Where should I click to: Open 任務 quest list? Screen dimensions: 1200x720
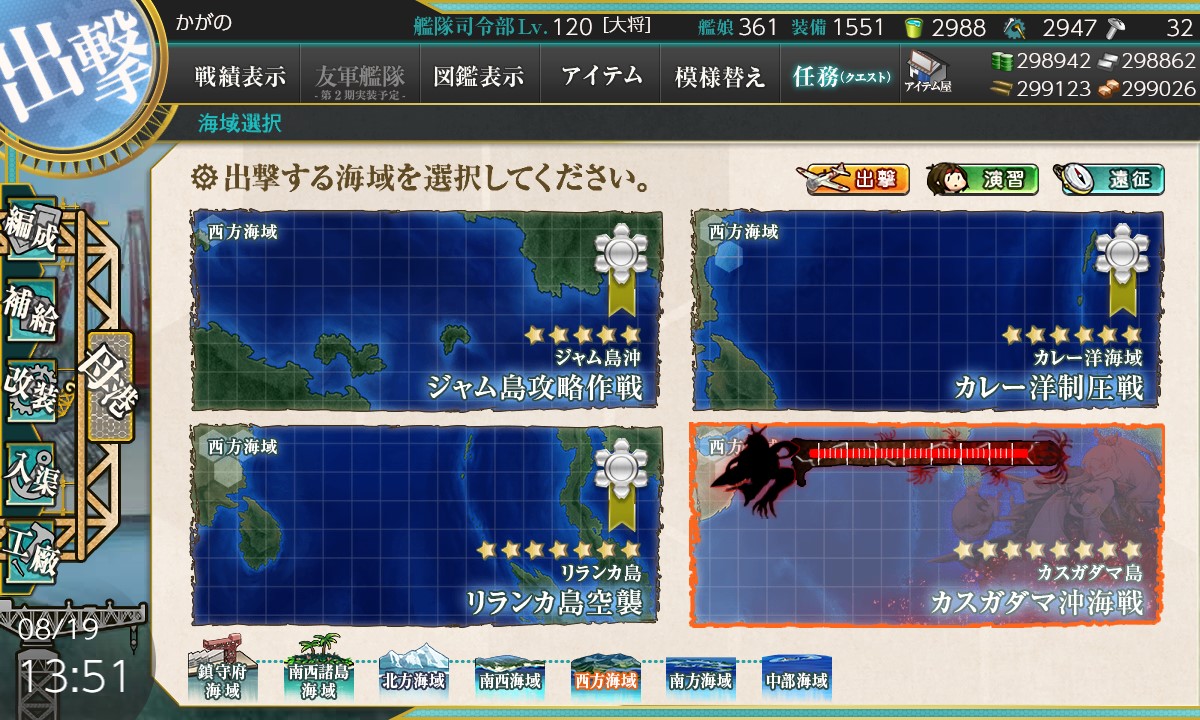click(840, 77)
